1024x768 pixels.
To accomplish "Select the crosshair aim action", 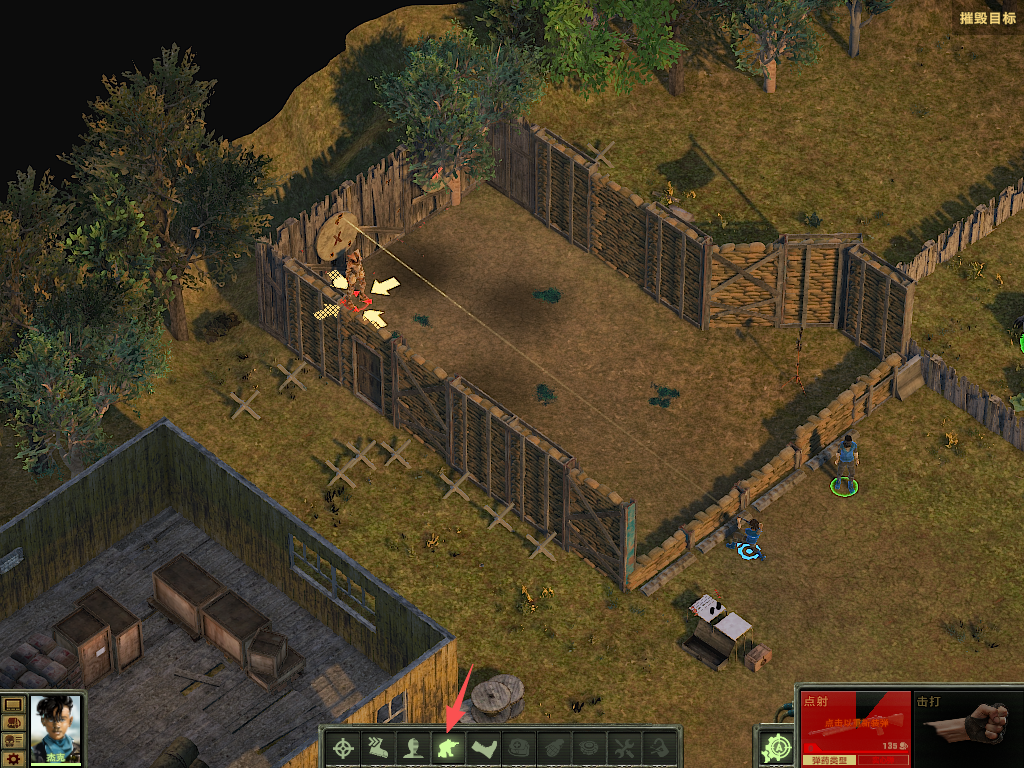I will tap(345, 747).
